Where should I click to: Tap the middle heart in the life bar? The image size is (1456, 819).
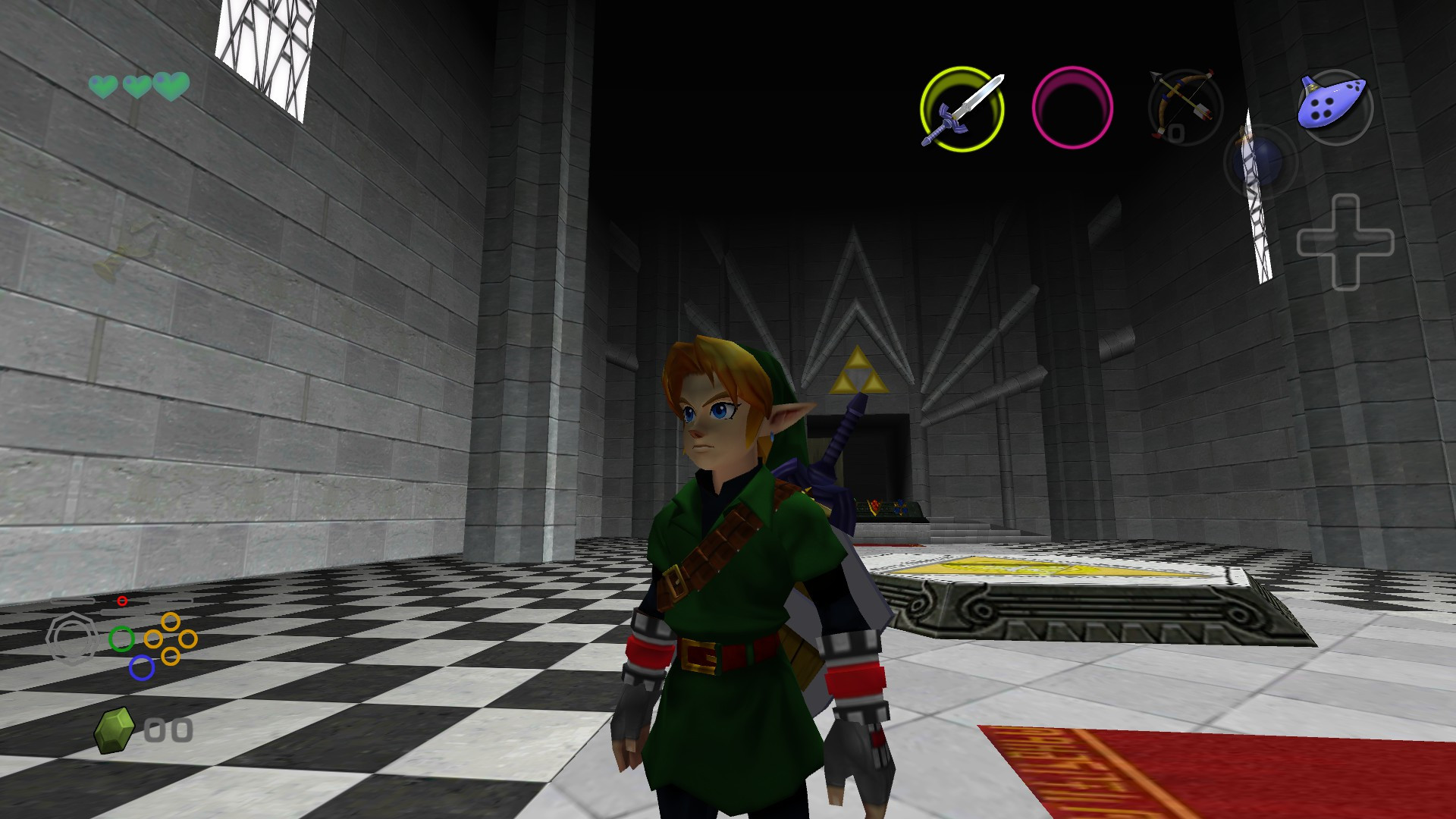(135, 85)
